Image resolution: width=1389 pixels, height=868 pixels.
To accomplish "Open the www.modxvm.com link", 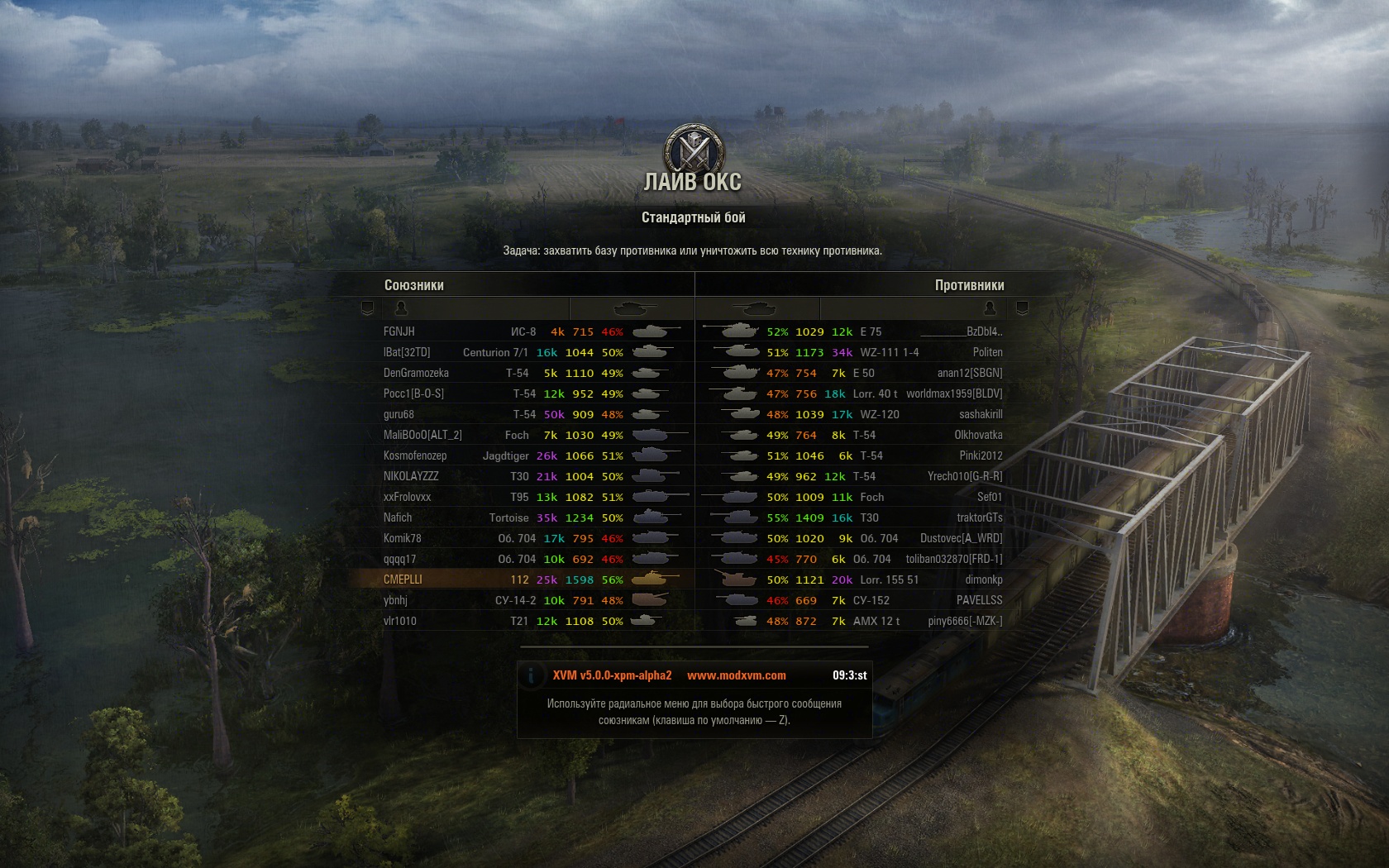I will [736, 675].
